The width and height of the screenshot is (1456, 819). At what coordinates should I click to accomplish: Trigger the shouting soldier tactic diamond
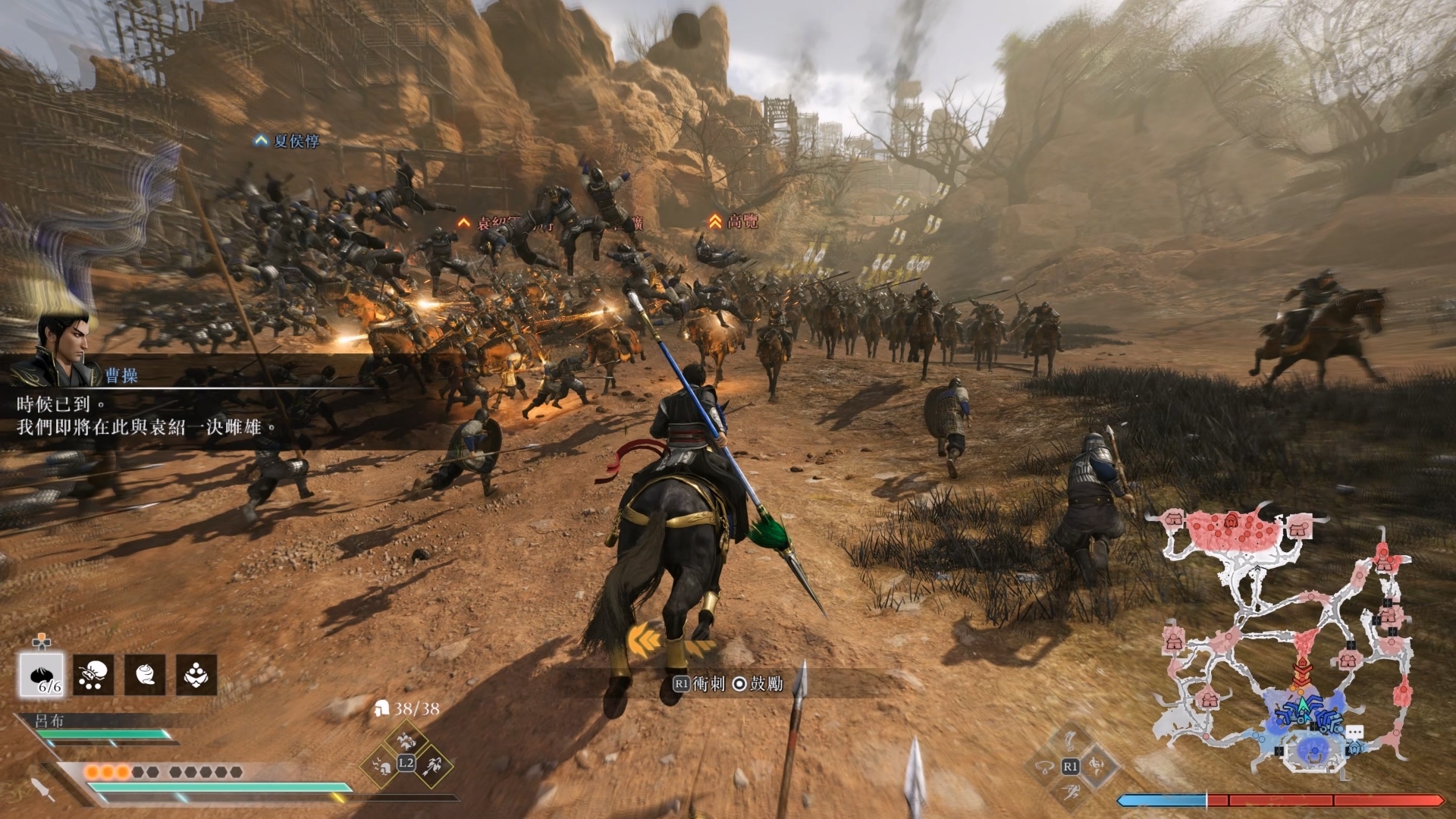(381, 766)
